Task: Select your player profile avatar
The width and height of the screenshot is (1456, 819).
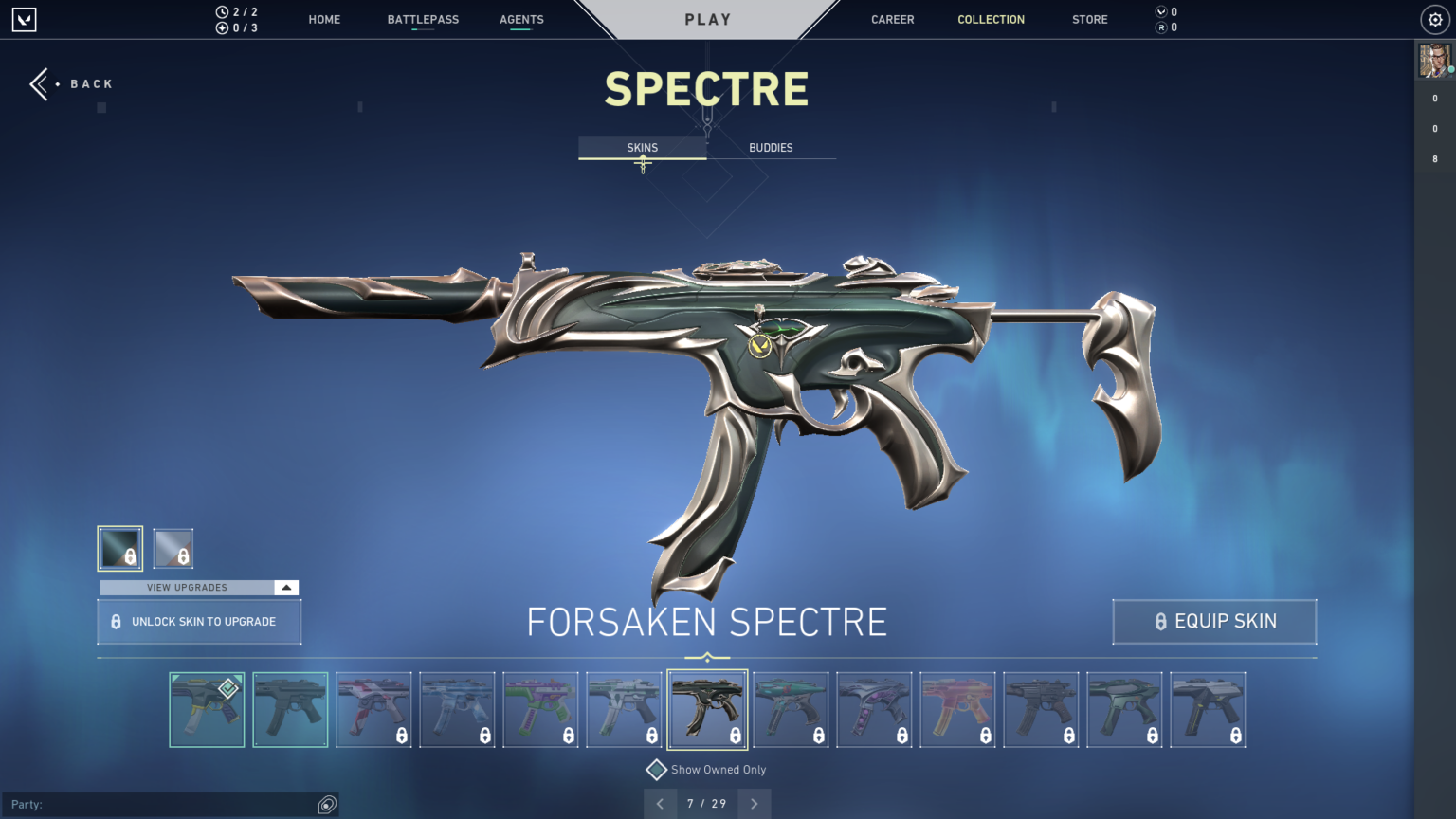Action: [1433, 60]
